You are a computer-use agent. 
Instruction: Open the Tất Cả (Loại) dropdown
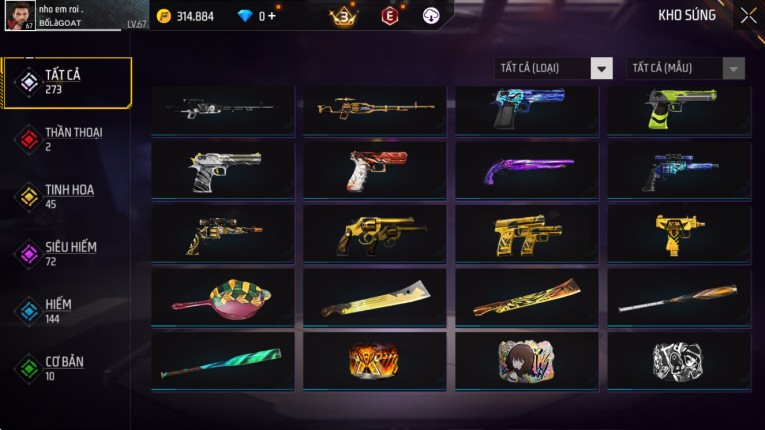pos(554,68)
